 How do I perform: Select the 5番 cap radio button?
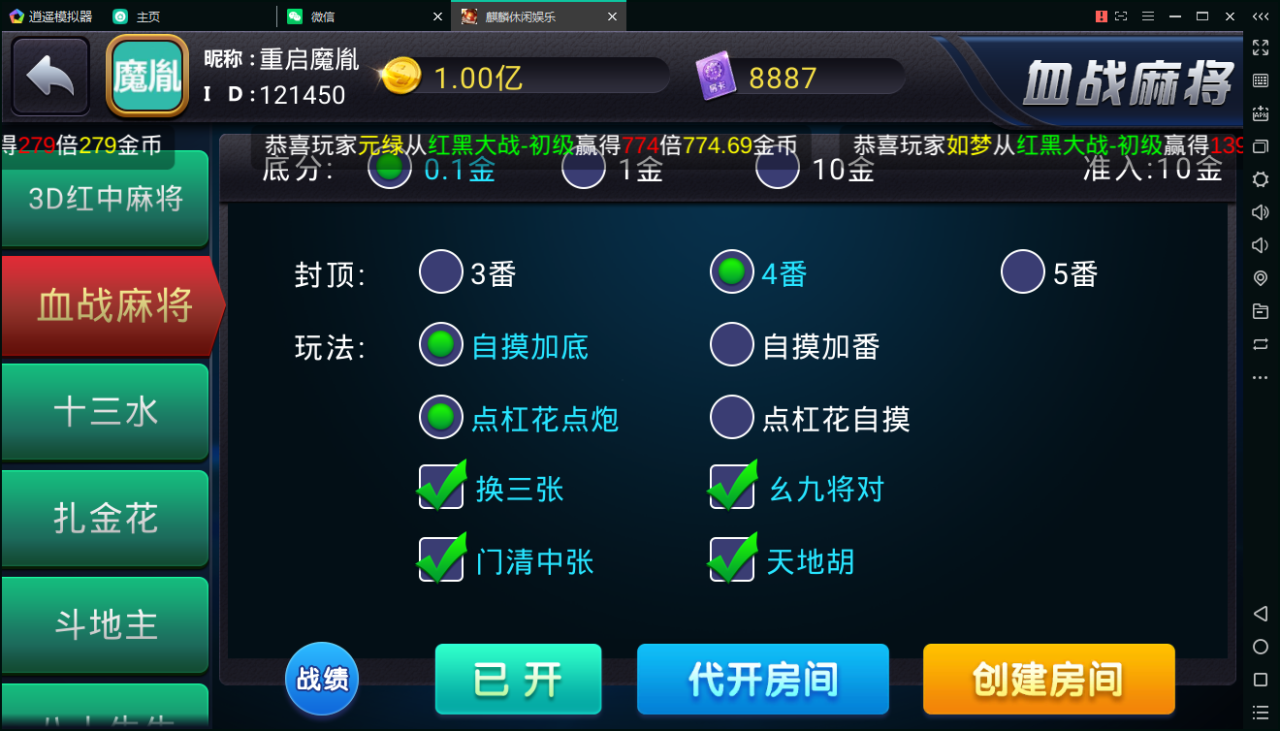click(x=1022, y=271)
